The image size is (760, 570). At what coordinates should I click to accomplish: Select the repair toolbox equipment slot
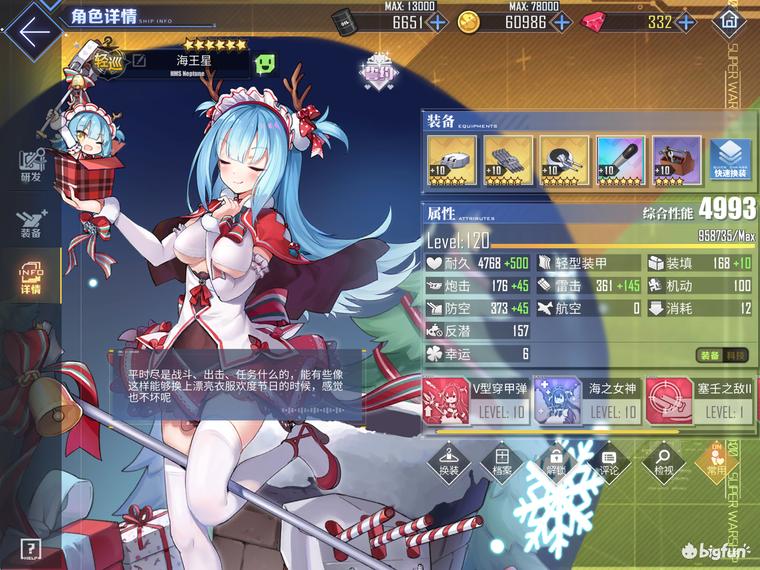click(677, 160)
